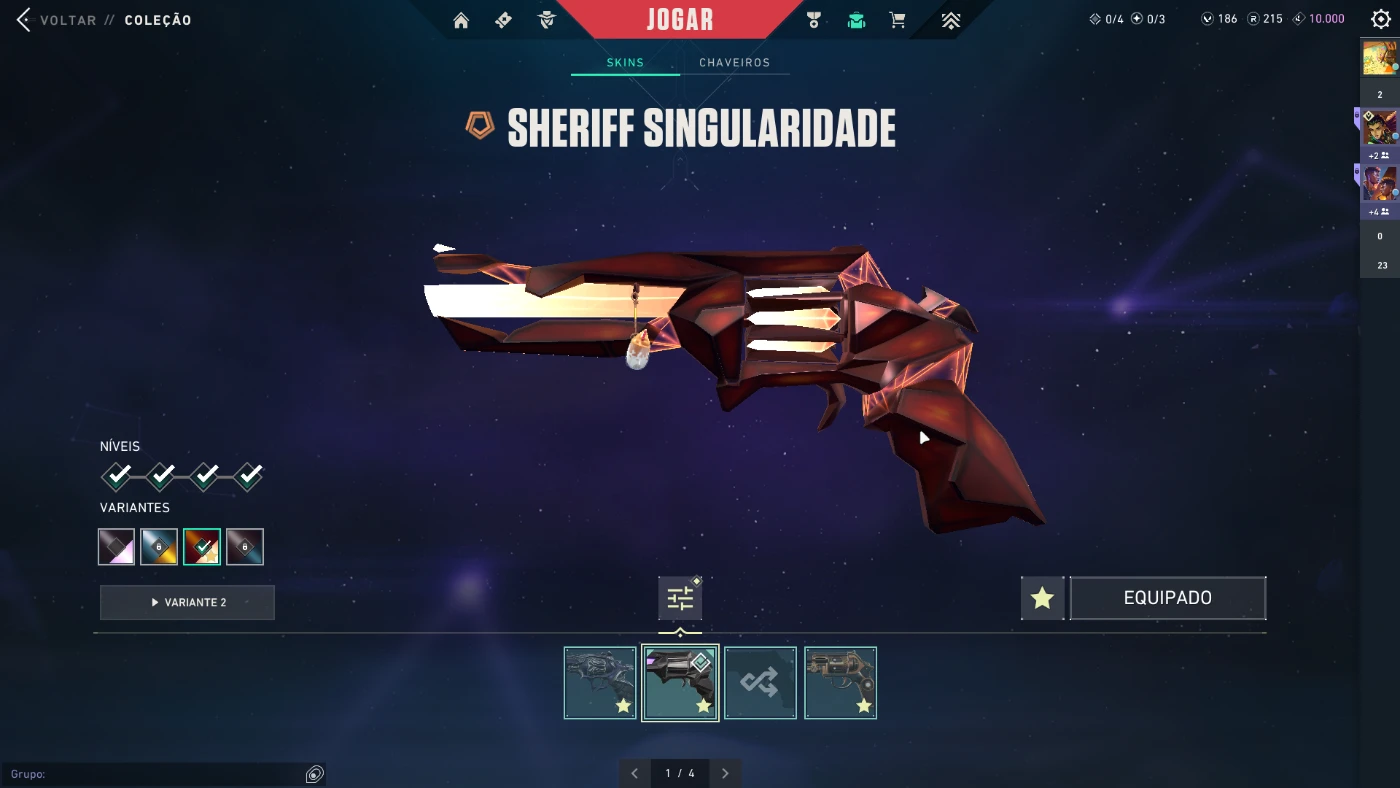Select the pink and black default variant
This screenshot has height=788, width=1400.
pyautogui.click(x=116, y=547)
